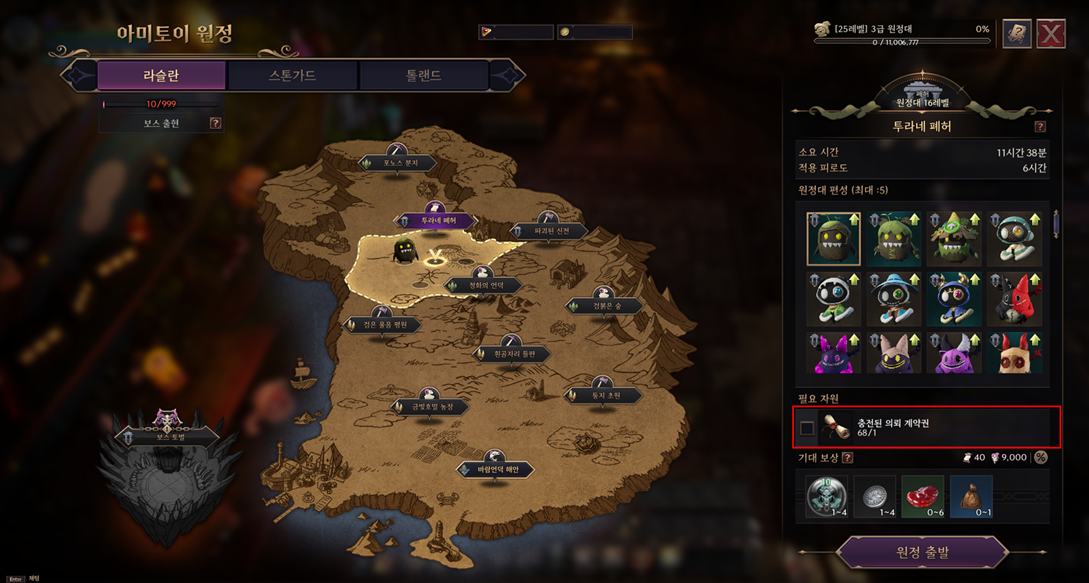Pick the 흰곰자리 들판 map marker
This screenshot has width=1089, height=583.
(512, 354)
